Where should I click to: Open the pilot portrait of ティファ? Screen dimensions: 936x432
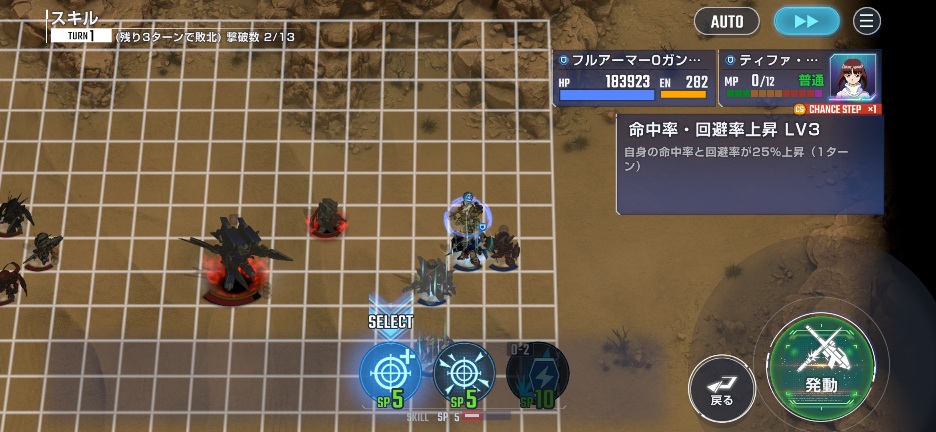(x=852, y=76)
